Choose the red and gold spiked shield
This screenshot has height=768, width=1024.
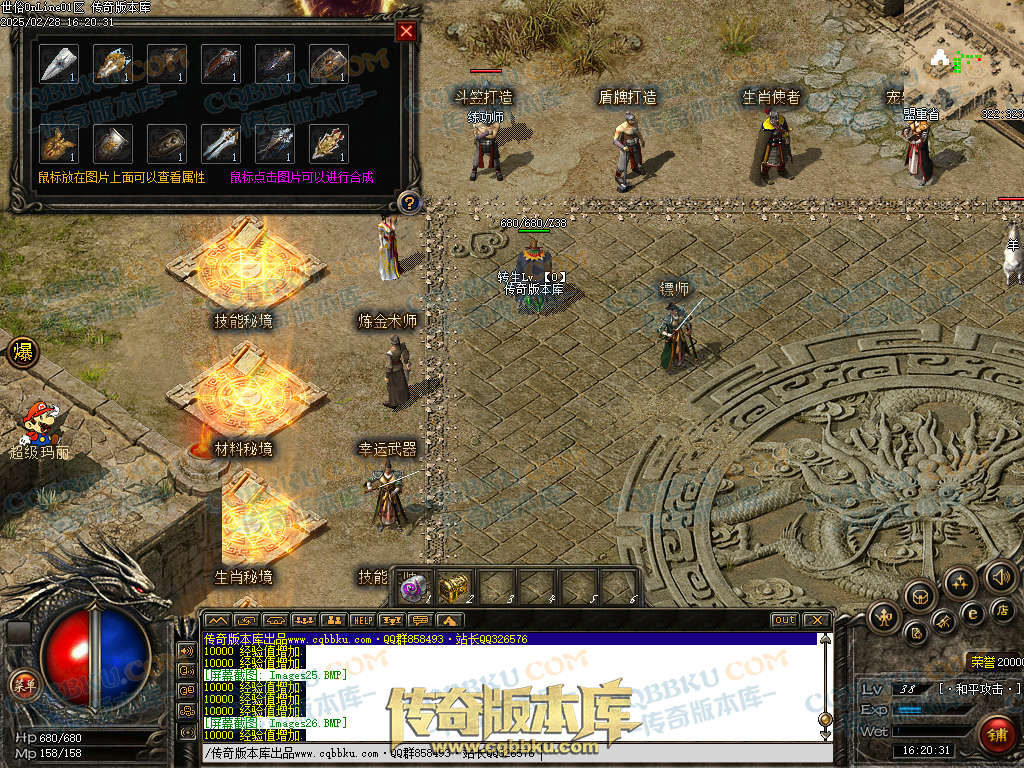tap(329, 143)
